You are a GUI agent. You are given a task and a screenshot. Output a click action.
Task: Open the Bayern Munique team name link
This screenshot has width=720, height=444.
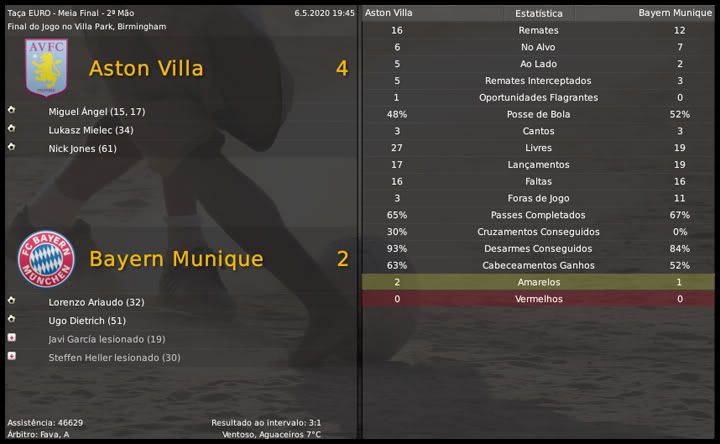pyautogui.click(x=176, y=259)
